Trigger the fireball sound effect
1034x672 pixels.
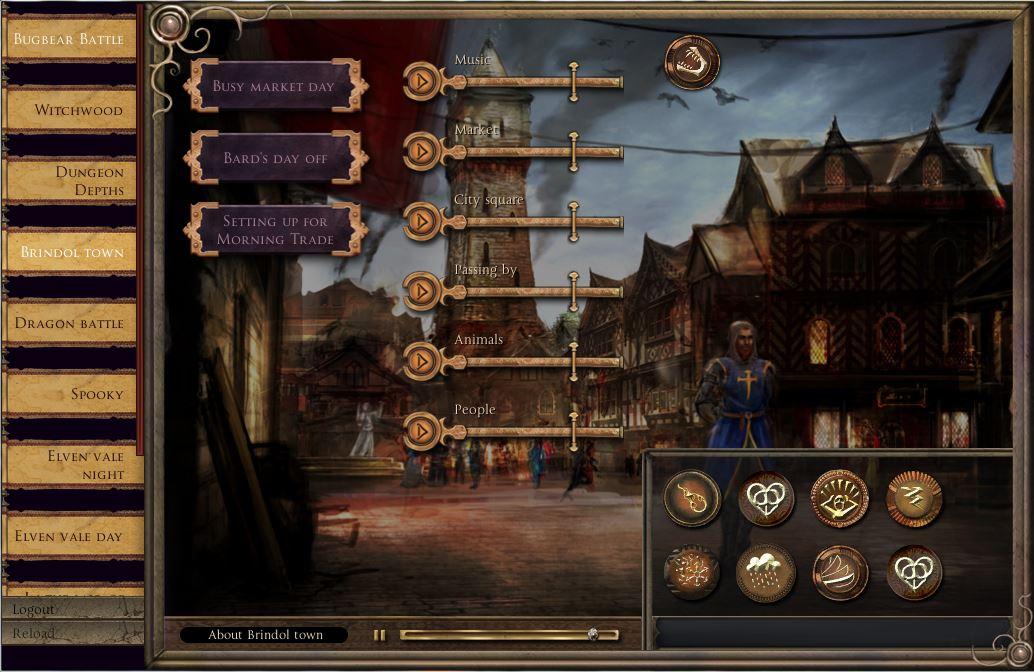(x=692, y=499)
